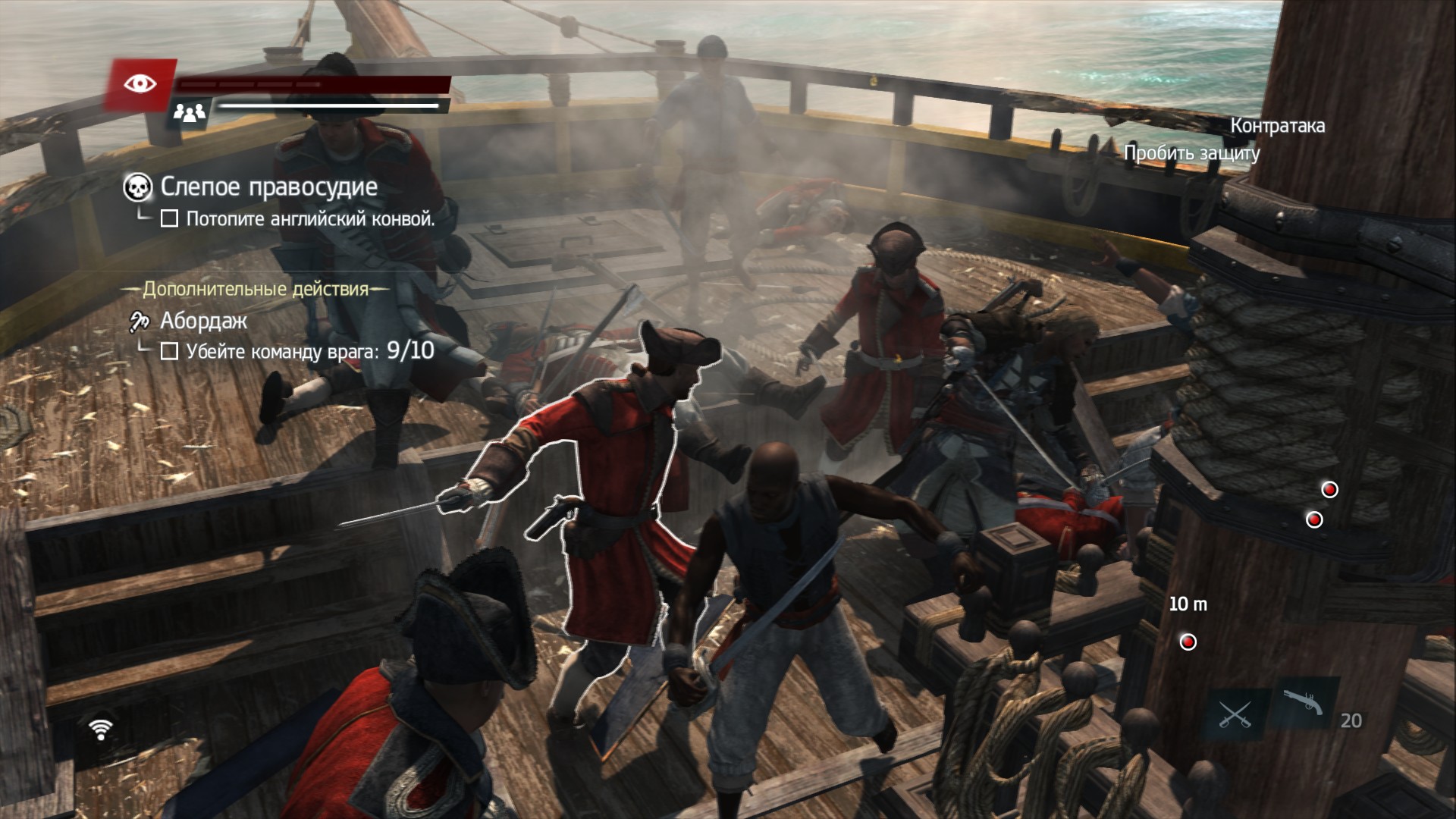Choose the crossed swords weapon slot
The image size is (1456, 819).
[1234, 714]
